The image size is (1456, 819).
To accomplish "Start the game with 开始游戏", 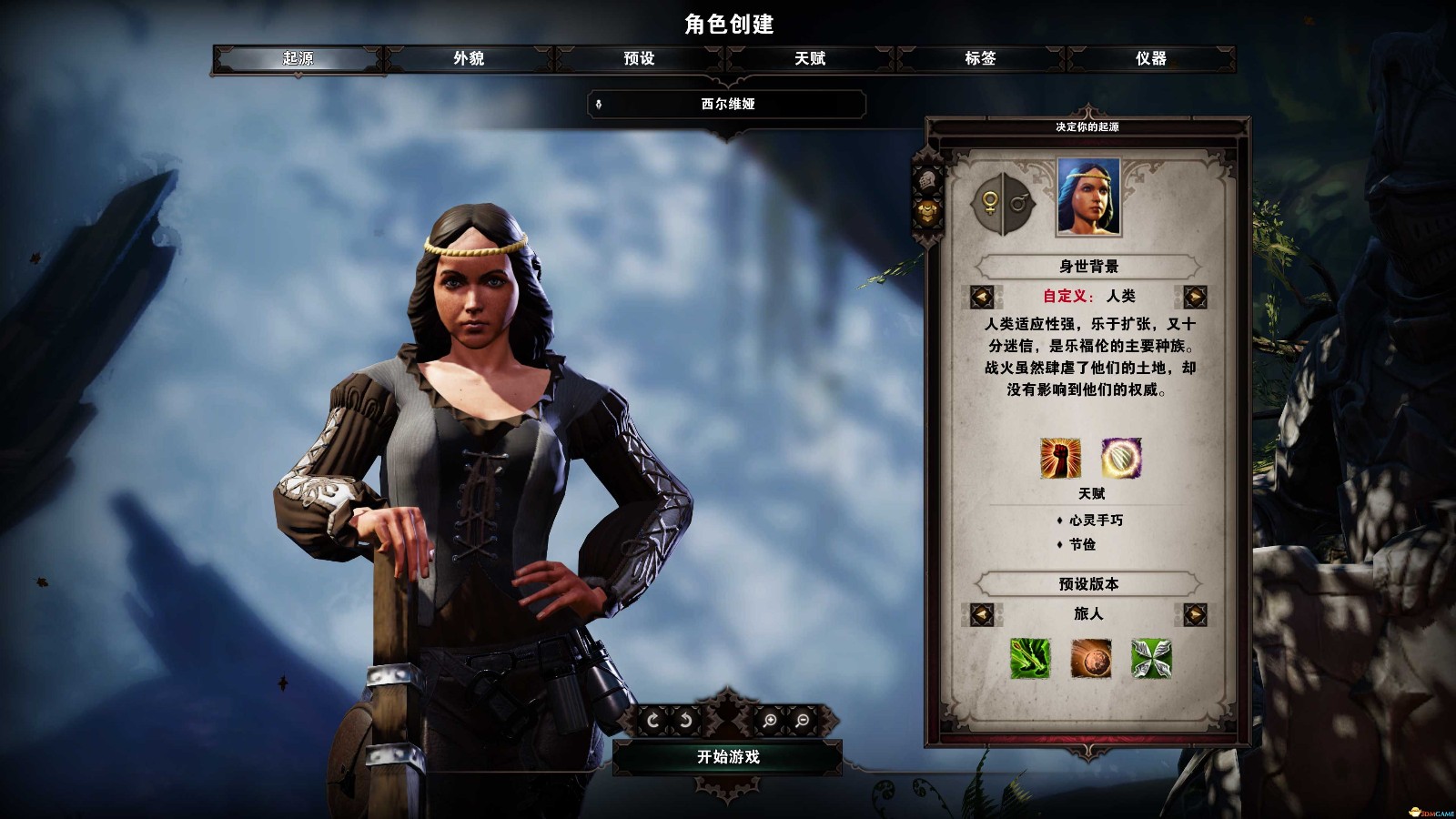I will 728,757.
